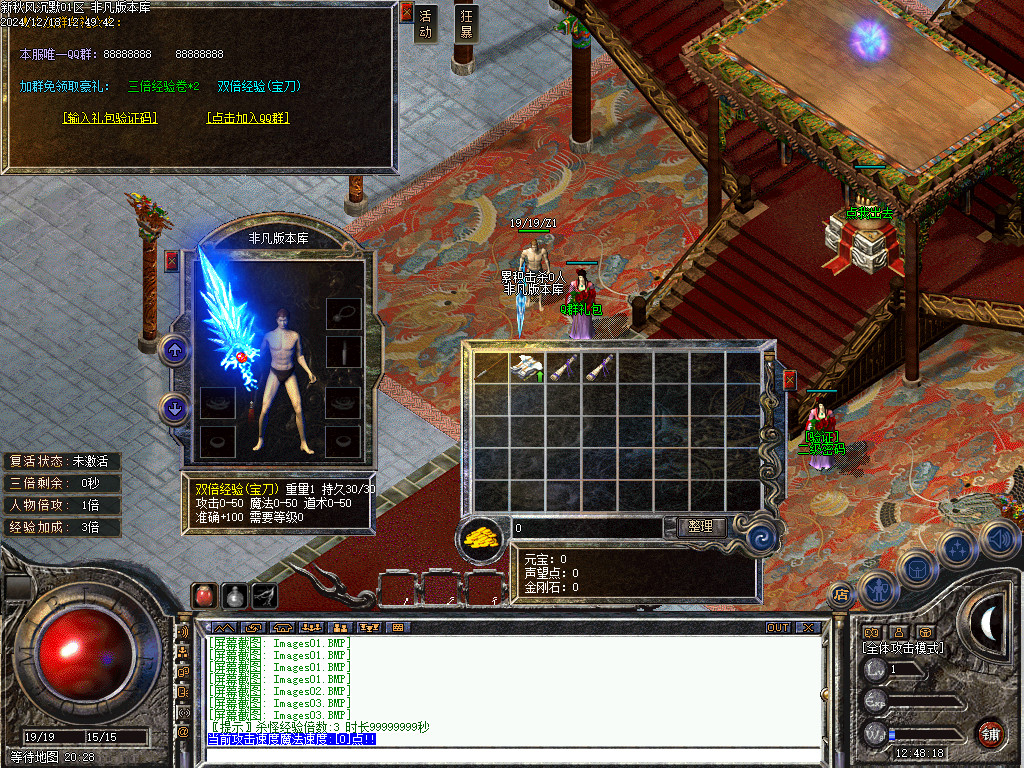The height and width of the screenshot is (768, 1024).
Task: Click the down arrow on equipment panel
Action: click(174, 408)
